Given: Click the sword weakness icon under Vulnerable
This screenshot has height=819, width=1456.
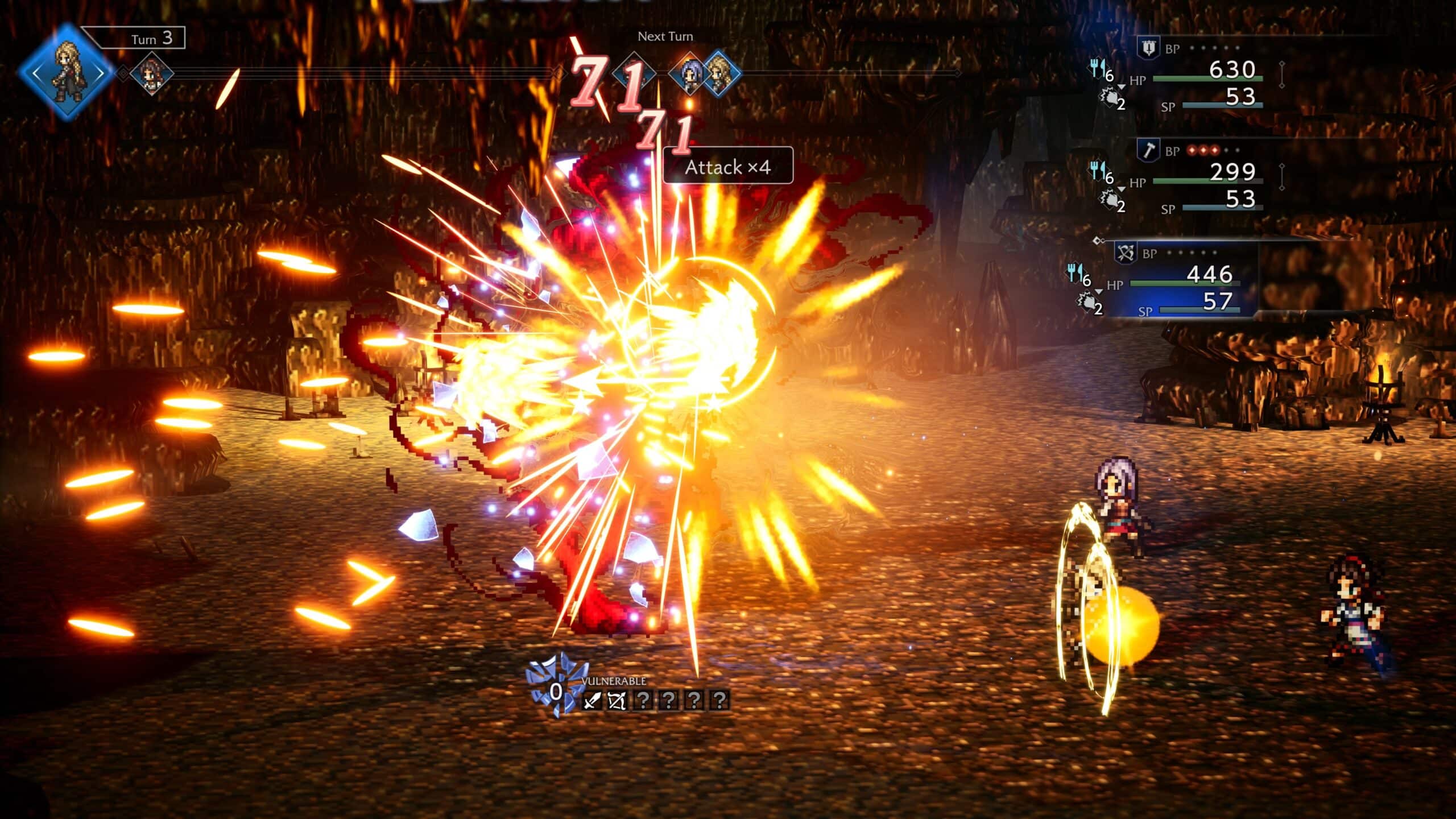Looking at the screenshot, I should [591, 700].
